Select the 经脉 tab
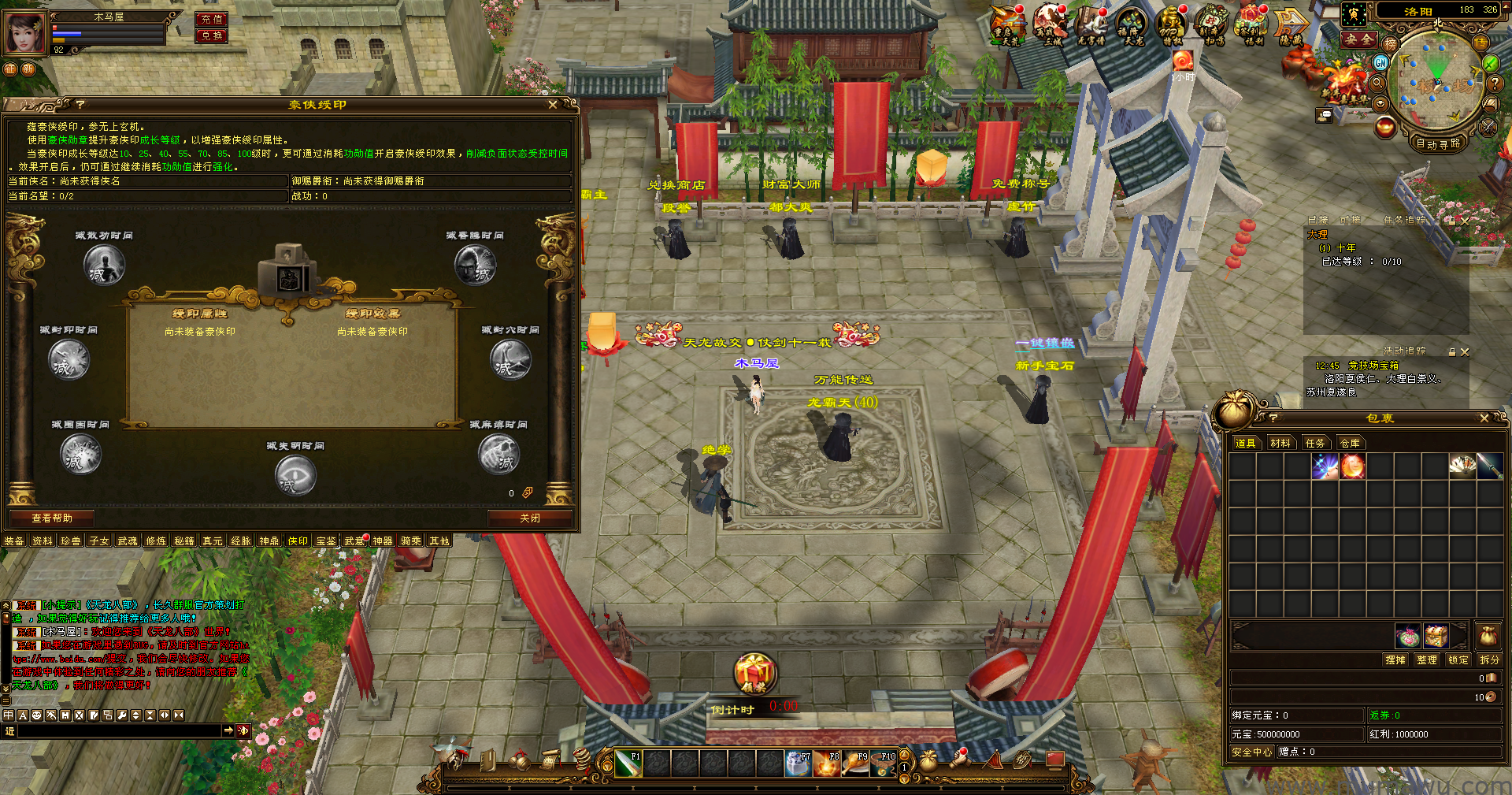 (241, 541)
